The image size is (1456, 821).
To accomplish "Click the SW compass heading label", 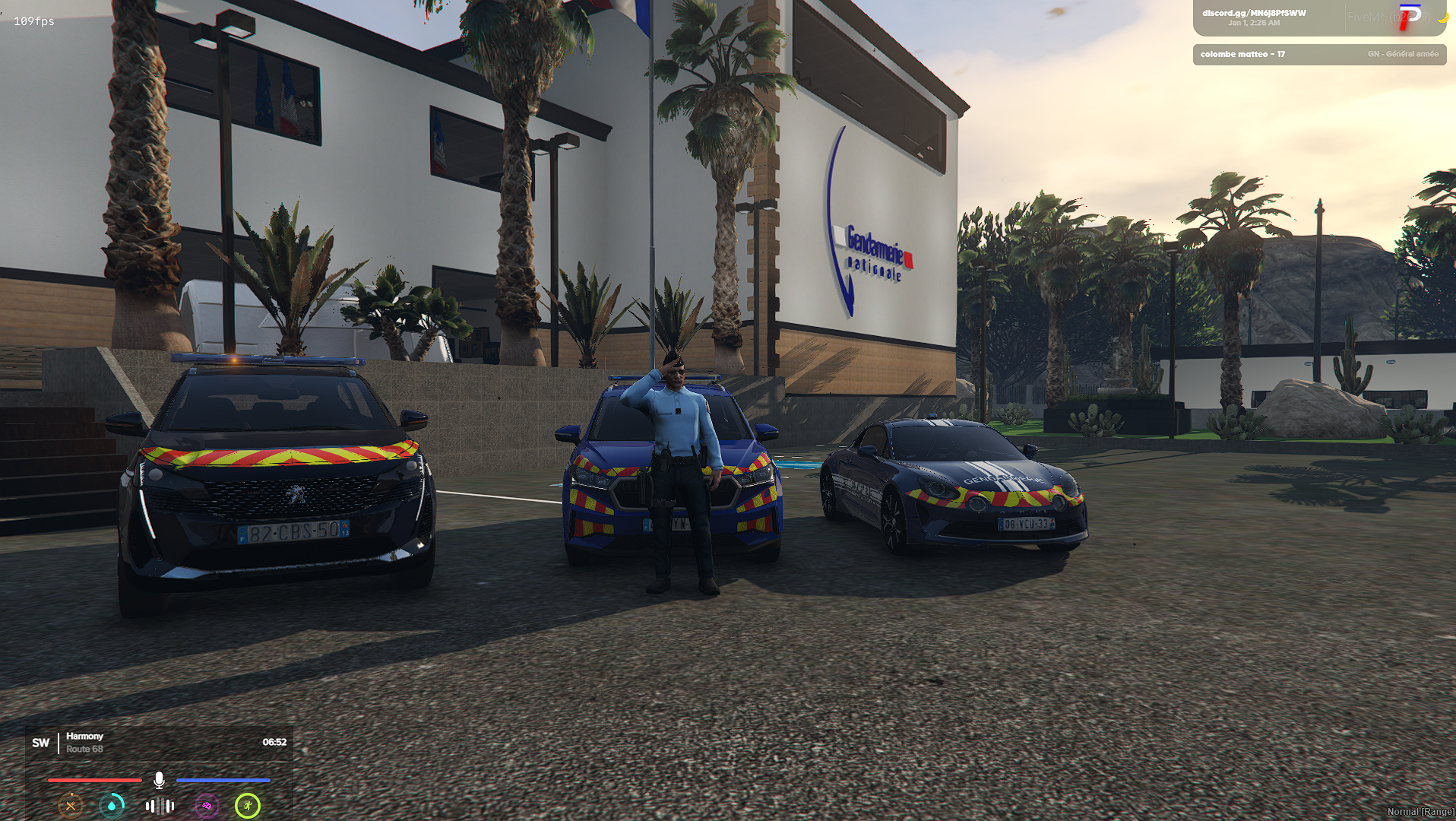I will tap(40, 742).
